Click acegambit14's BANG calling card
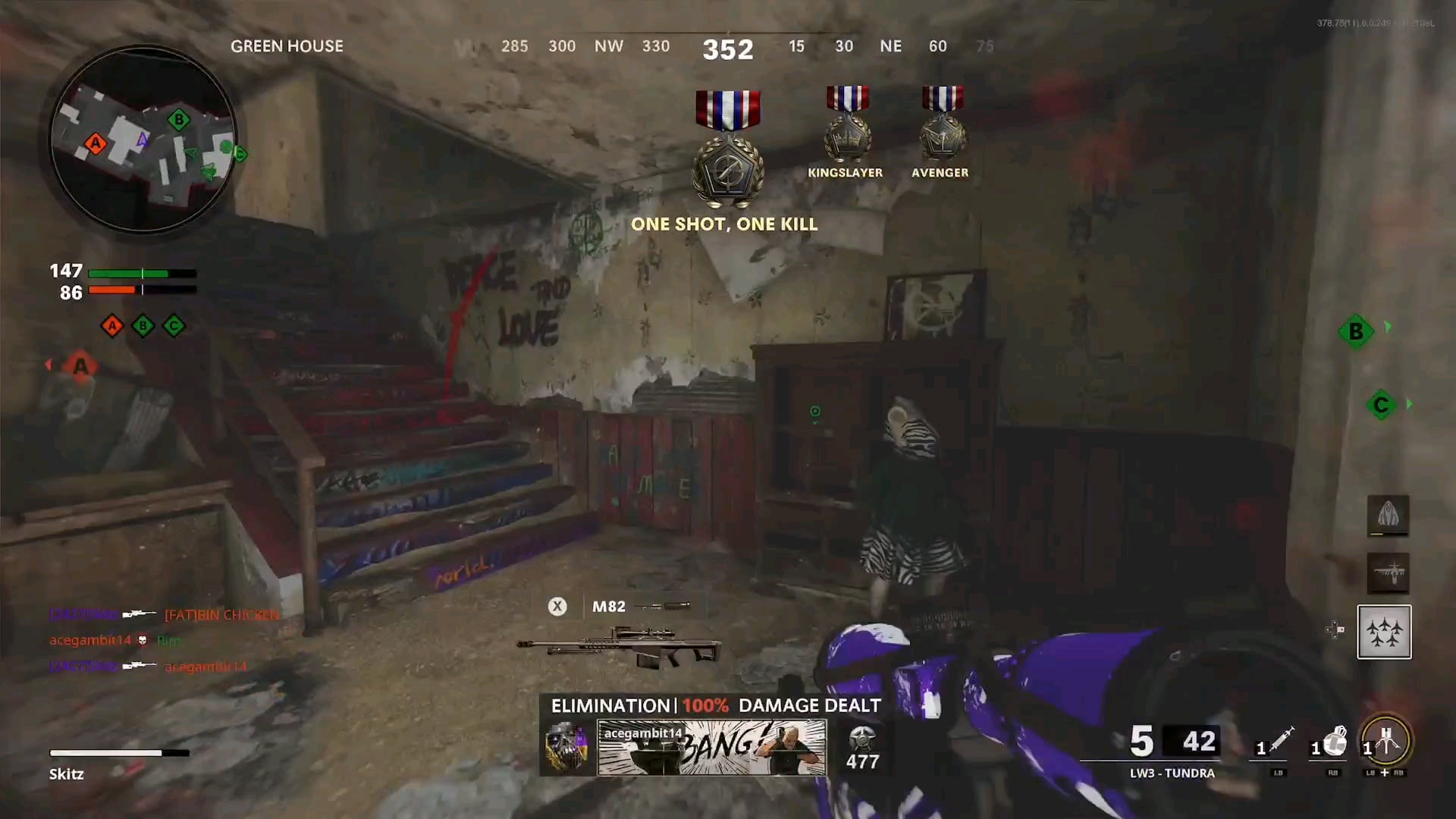Image resolution: width=1456 pixels, height=819 pixels. [711, 748]
